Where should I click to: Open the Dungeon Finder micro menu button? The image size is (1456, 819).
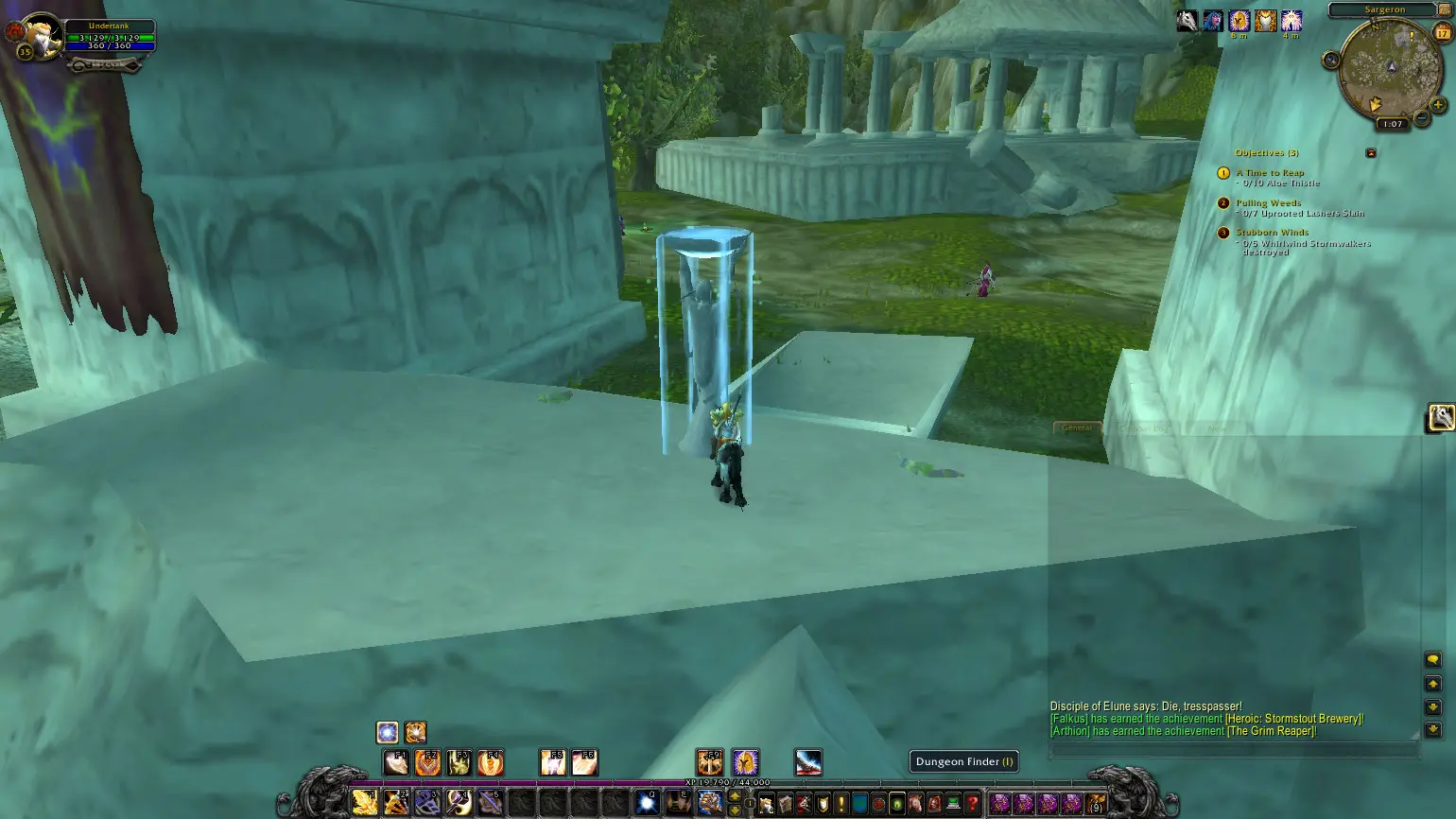pyautogui.click(x=896, y=804)
